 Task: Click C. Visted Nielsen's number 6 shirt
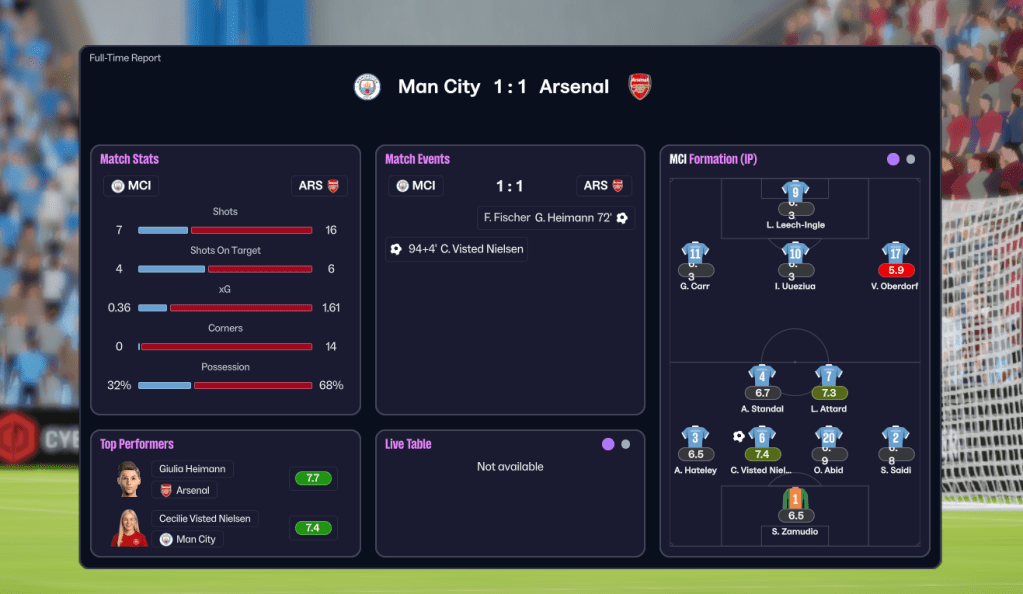coord(762,437)
